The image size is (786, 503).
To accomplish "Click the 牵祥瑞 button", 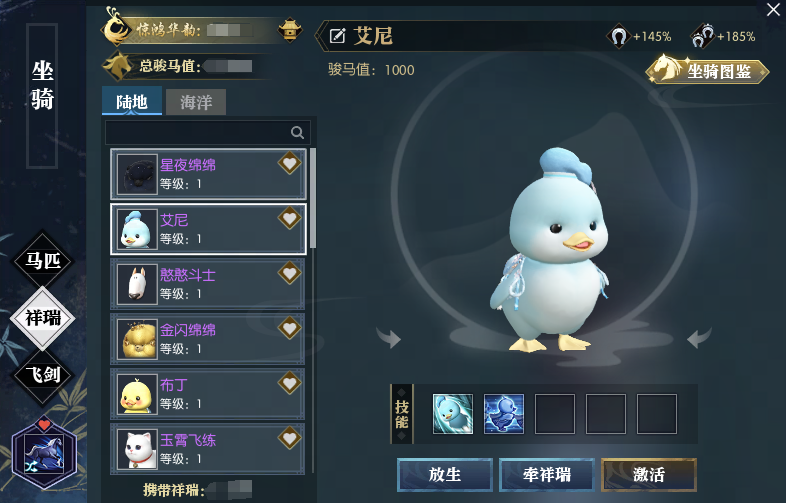I will click(x=546, y=475).
